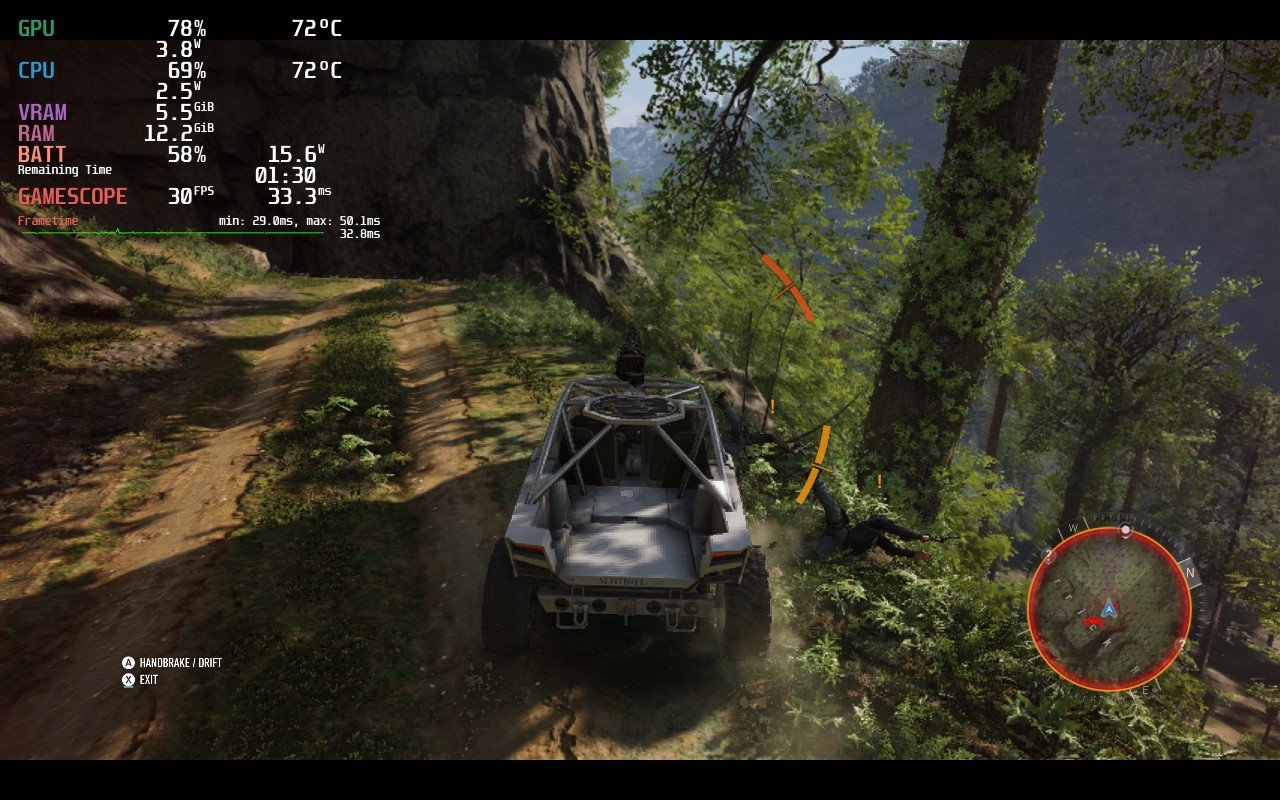Click the exclamation indicator beside the fallen character
This screenshot has width=1280, height=800.
878,480
